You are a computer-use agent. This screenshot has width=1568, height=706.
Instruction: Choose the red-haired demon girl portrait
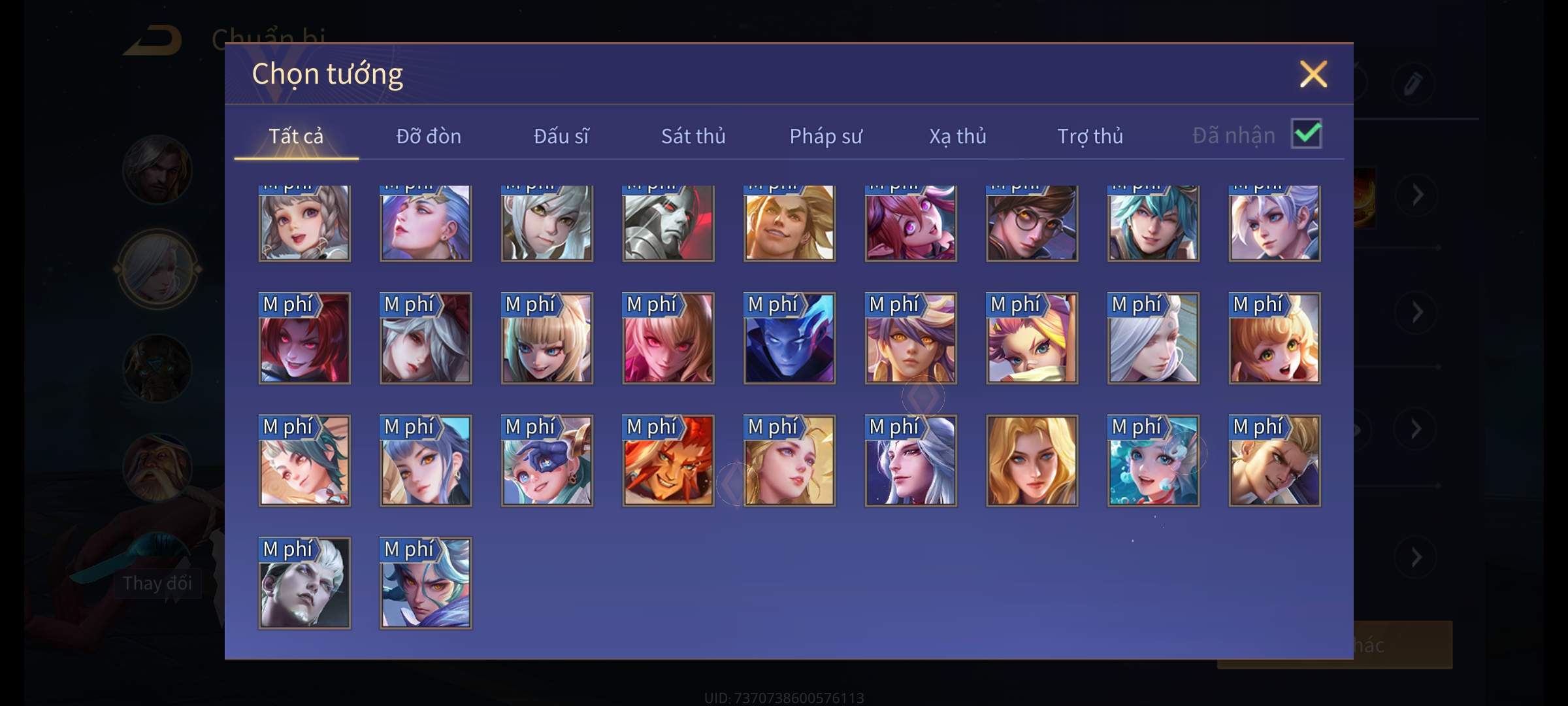(304, 338)
